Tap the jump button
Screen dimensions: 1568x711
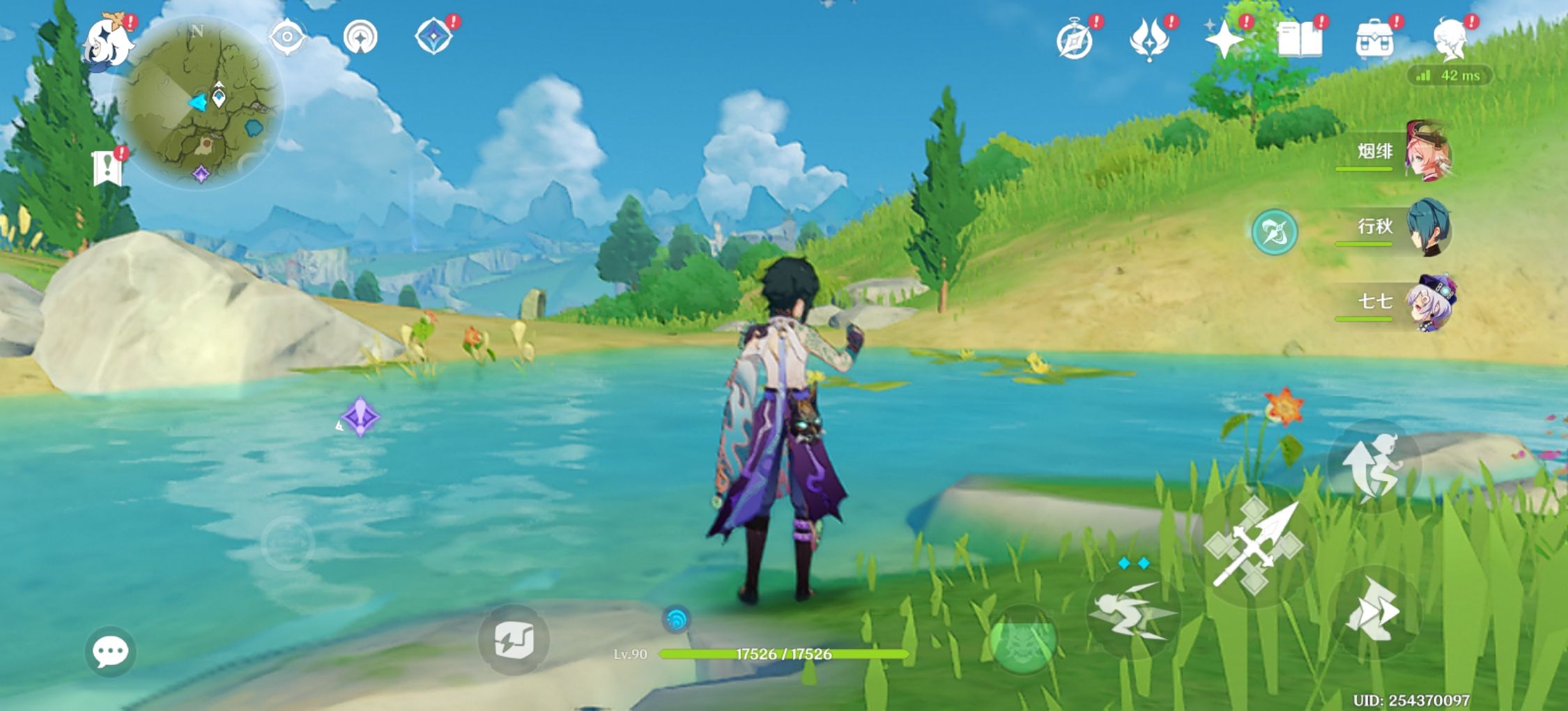[1373, 466]
